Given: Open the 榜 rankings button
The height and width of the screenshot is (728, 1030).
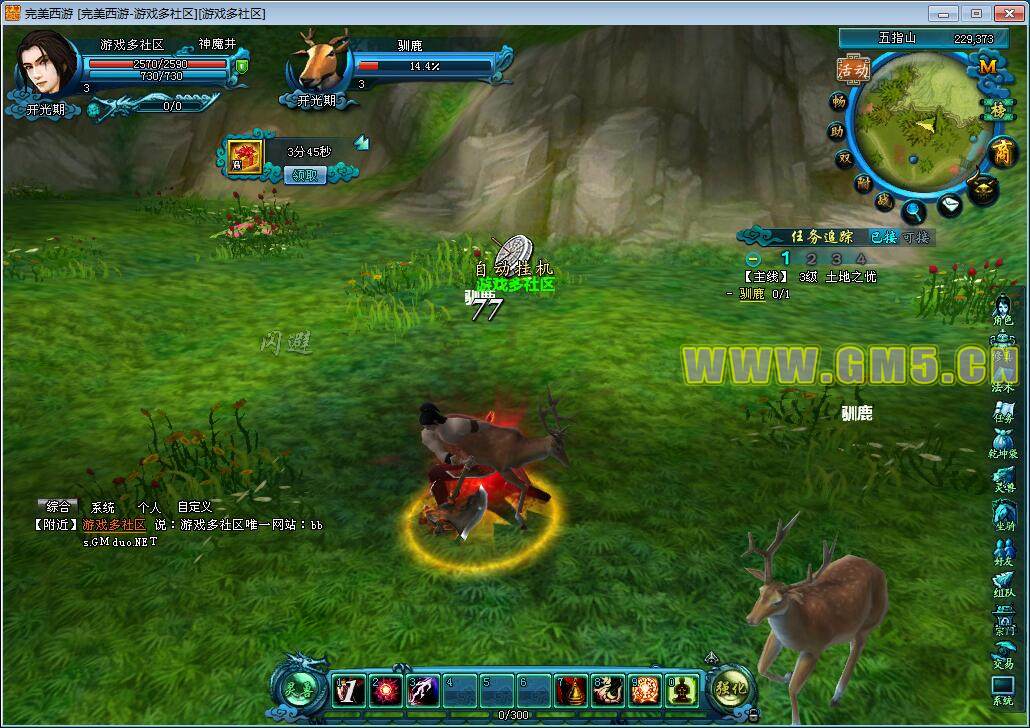Looking at the screenshot, I should [998, 109].
